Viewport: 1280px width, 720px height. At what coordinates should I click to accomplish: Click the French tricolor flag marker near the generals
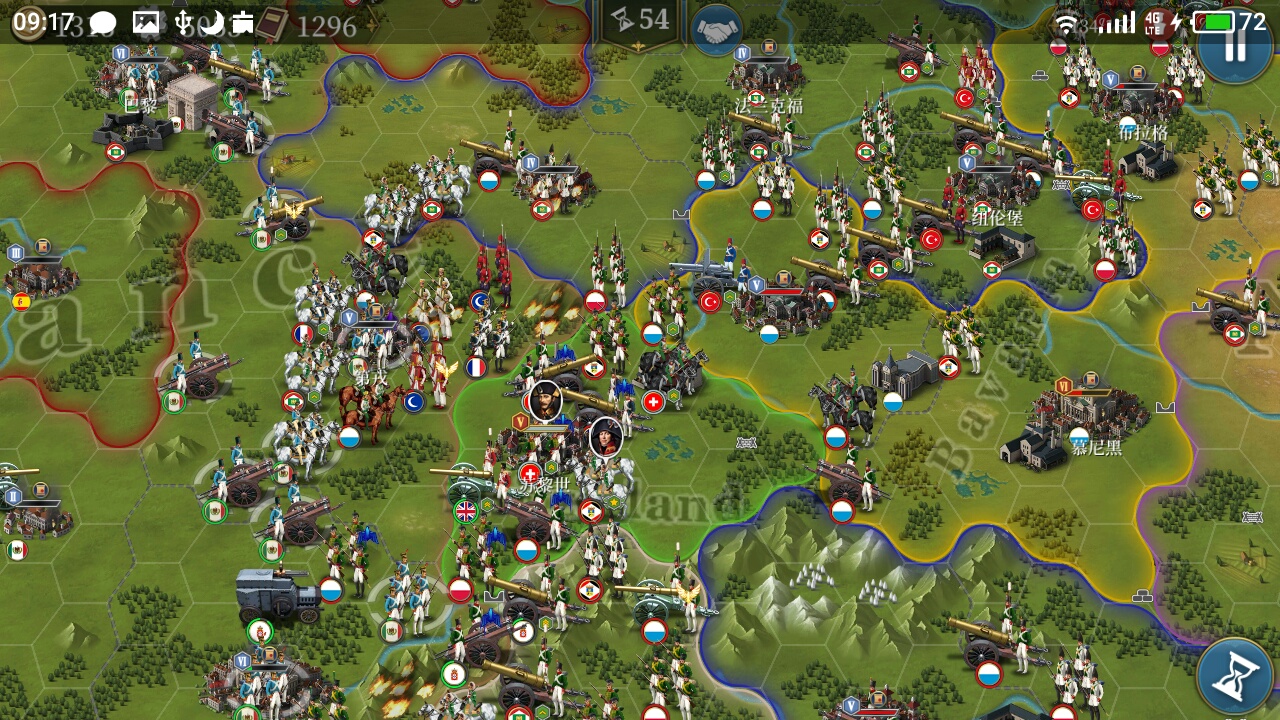(x=475, y=368)
